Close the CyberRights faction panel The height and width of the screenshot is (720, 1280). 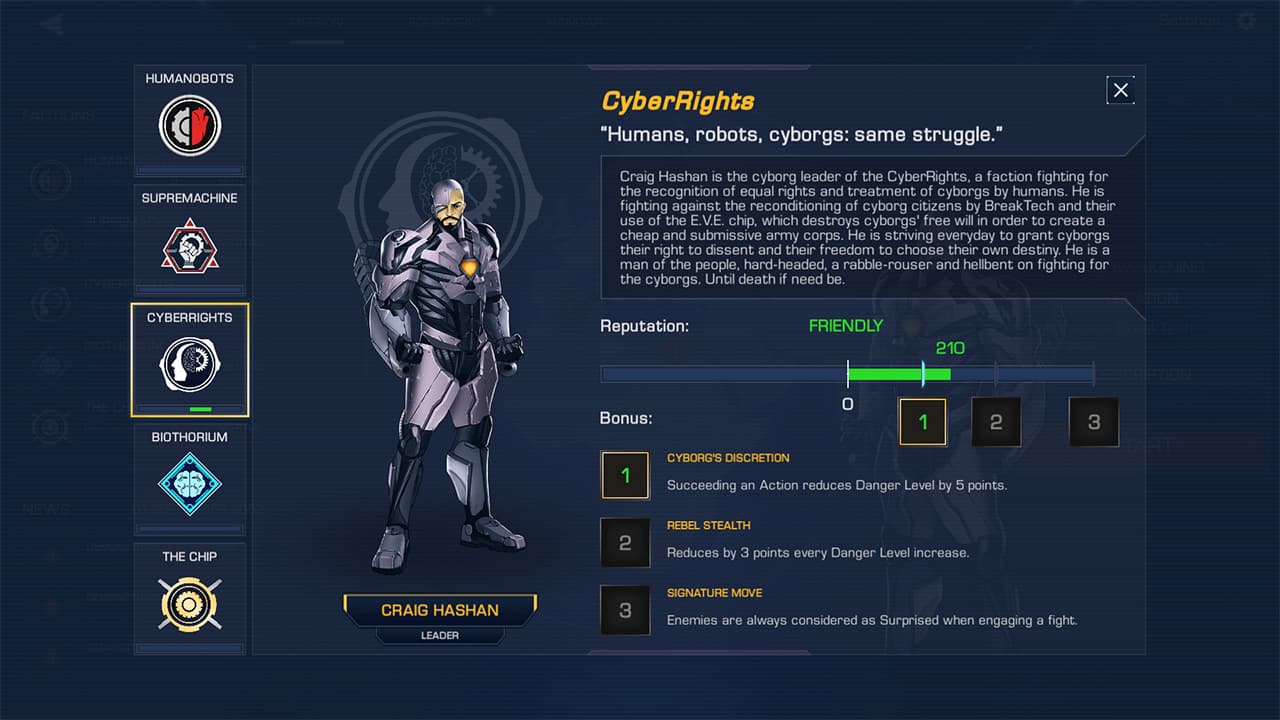click(1120, 90)
